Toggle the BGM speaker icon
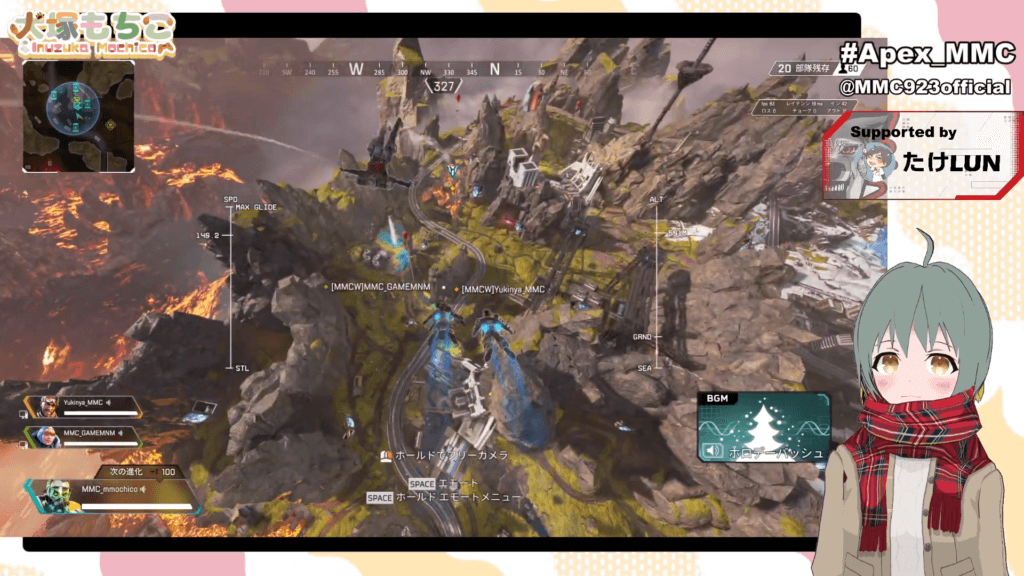This screenshot has width=1024, height=576. (713, 451)
